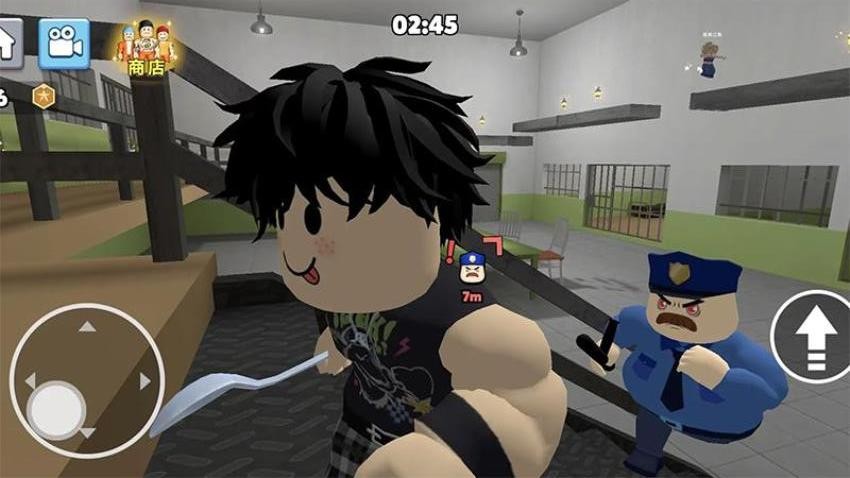Tap the virtual movement joystick
The height and width of the screenshot is (478, 850).
point(86,380)
